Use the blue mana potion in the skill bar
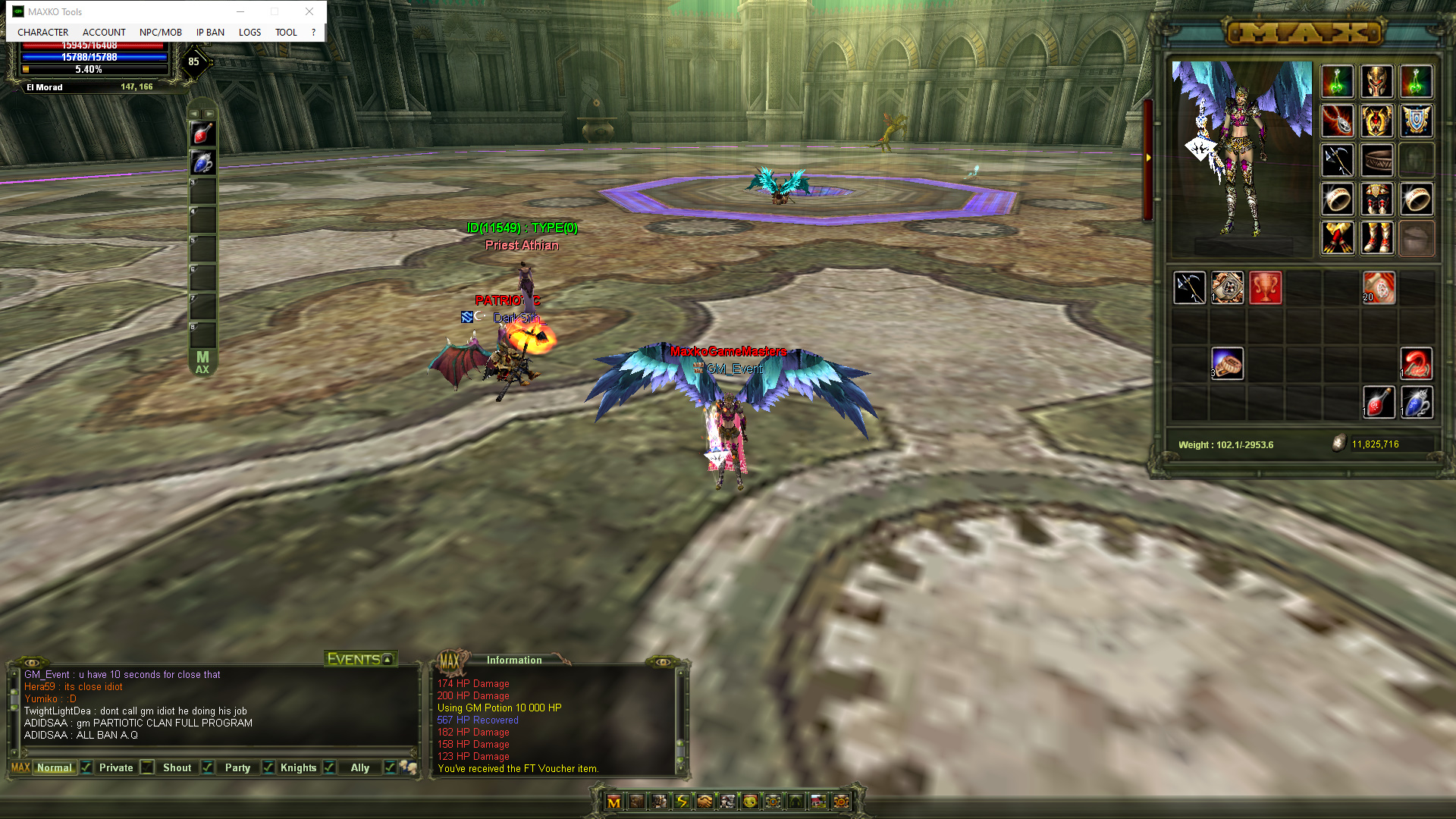The image size is (1456, 819). [x=202, y=162]
